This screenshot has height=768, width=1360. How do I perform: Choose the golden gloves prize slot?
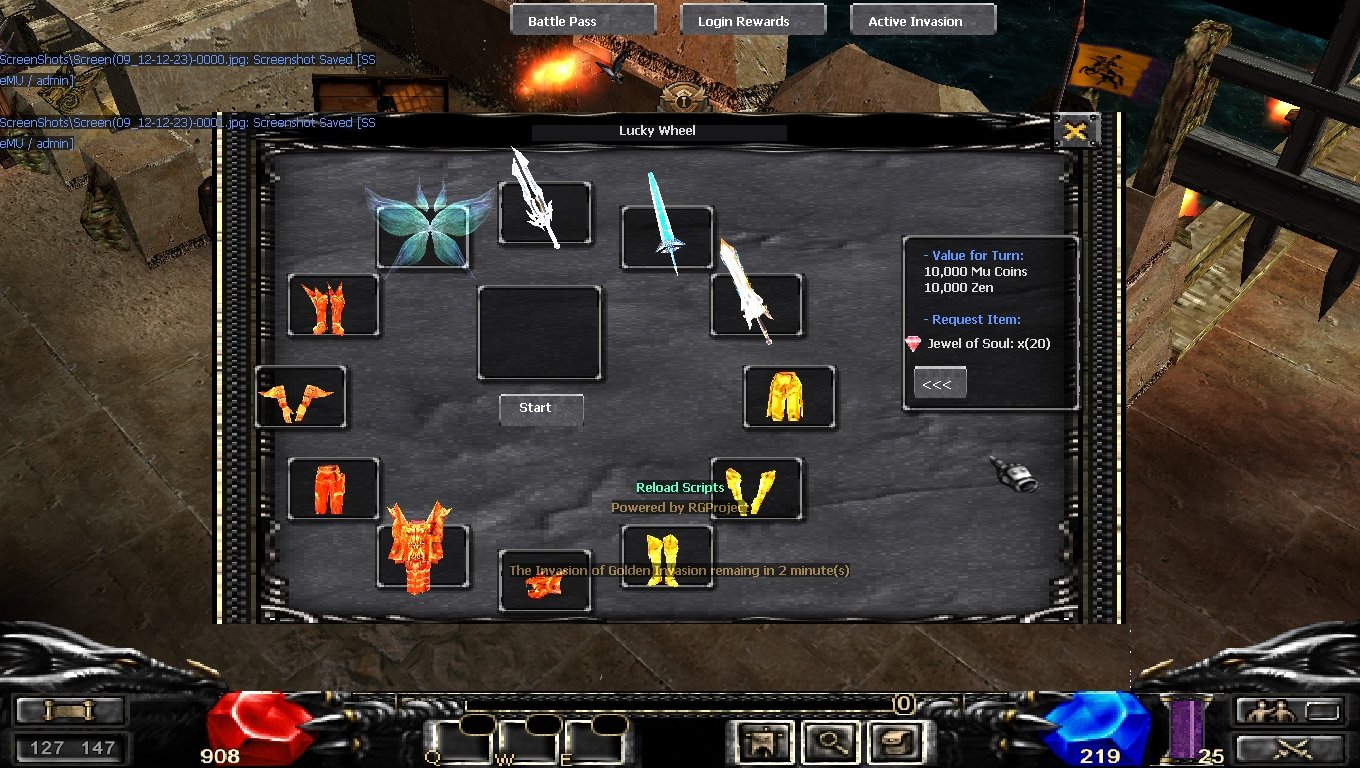pyautogui.click(x=757, y=489)
